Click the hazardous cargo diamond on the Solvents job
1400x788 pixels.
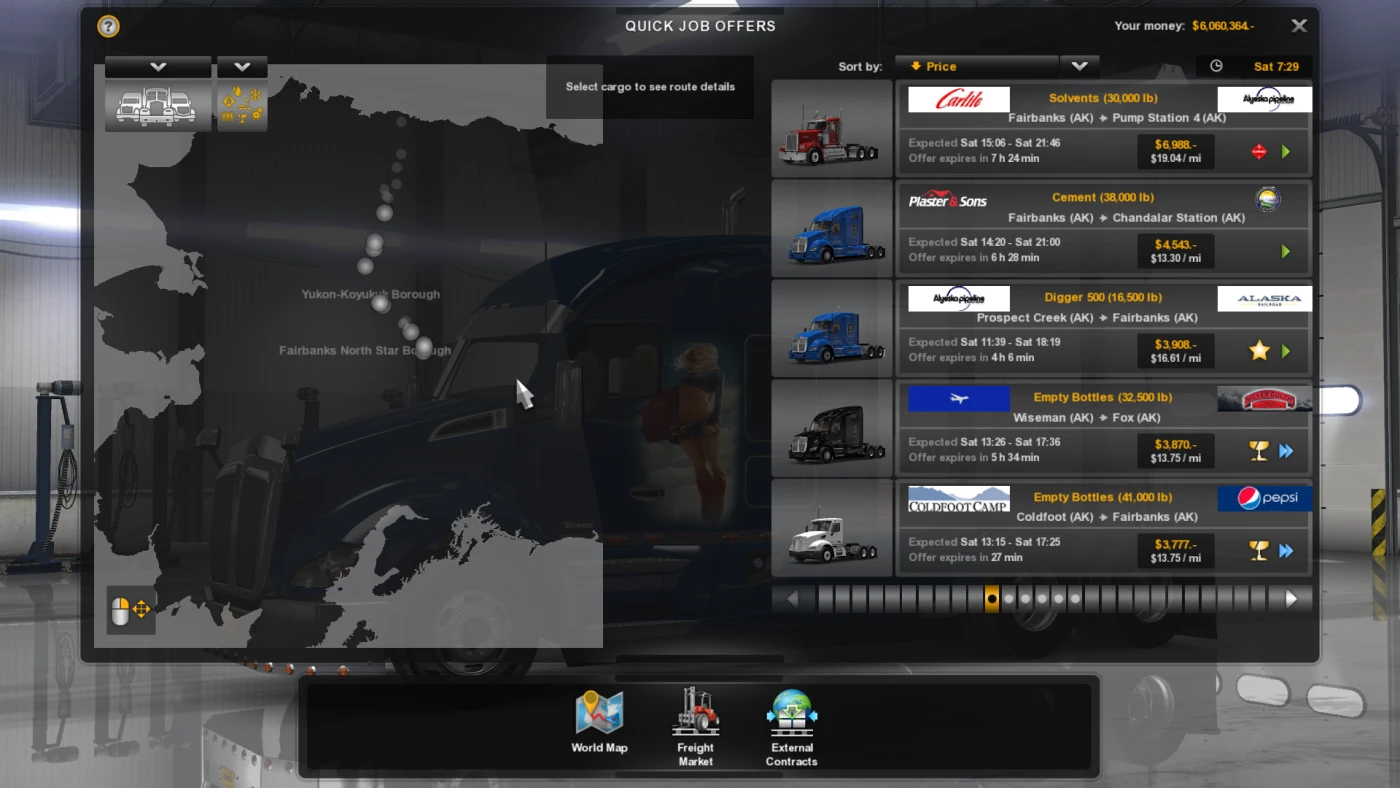(1259, 152)
